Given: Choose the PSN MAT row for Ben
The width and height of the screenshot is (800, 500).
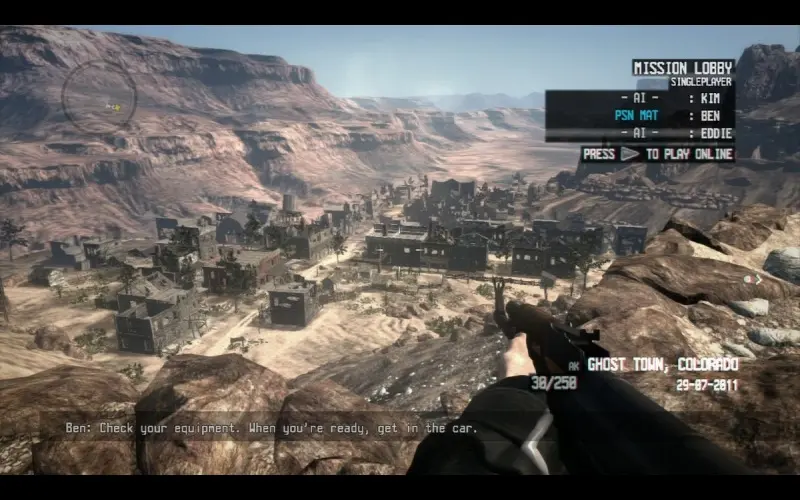Looking at the screenshot, I should coord(640,116).
